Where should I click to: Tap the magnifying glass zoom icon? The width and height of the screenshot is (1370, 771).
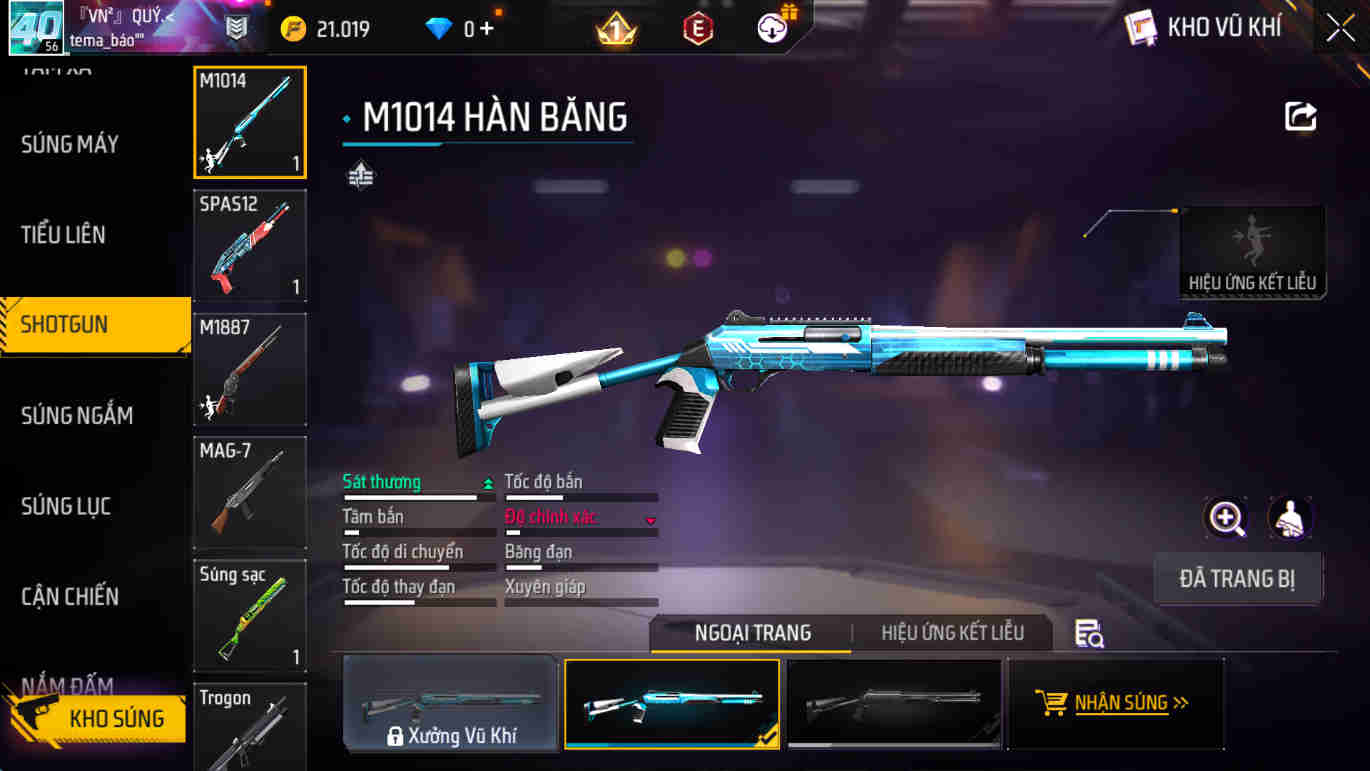tap(1226, 518)
